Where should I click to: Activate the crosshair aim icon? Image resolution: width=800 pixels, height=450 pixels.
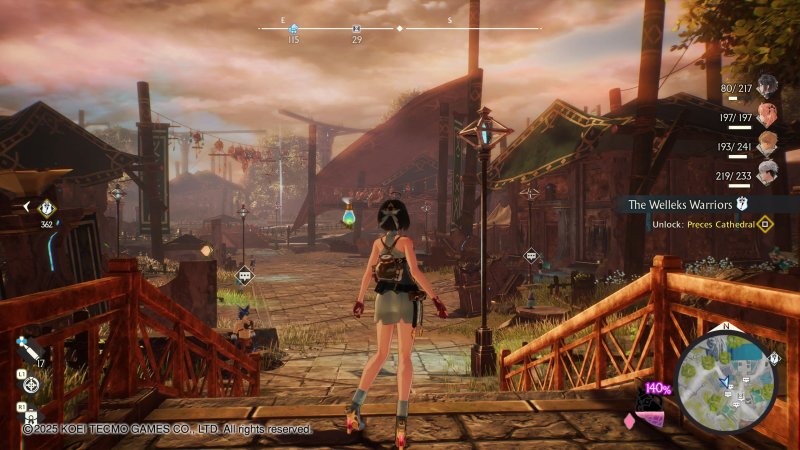pyautogui.click(x=32, y=384)
